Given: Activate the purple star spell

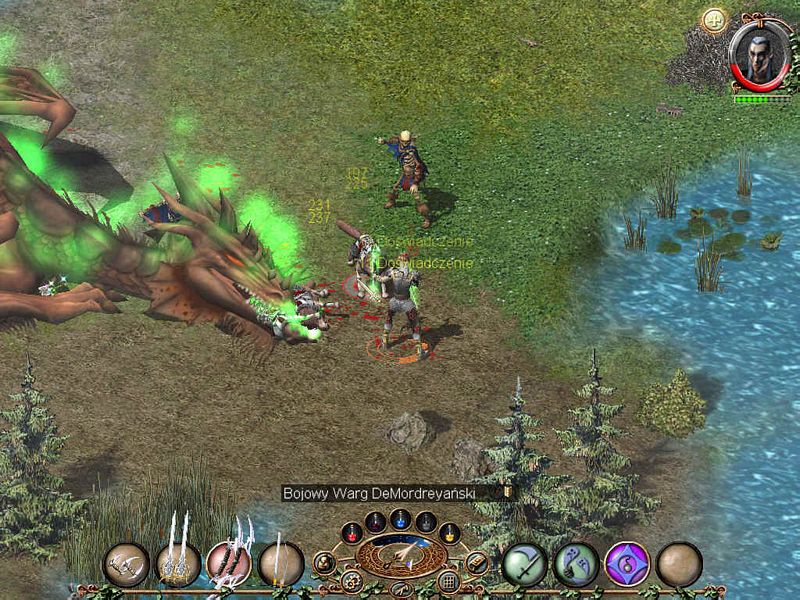Looking at the screenshot, I should click(628, 564).
